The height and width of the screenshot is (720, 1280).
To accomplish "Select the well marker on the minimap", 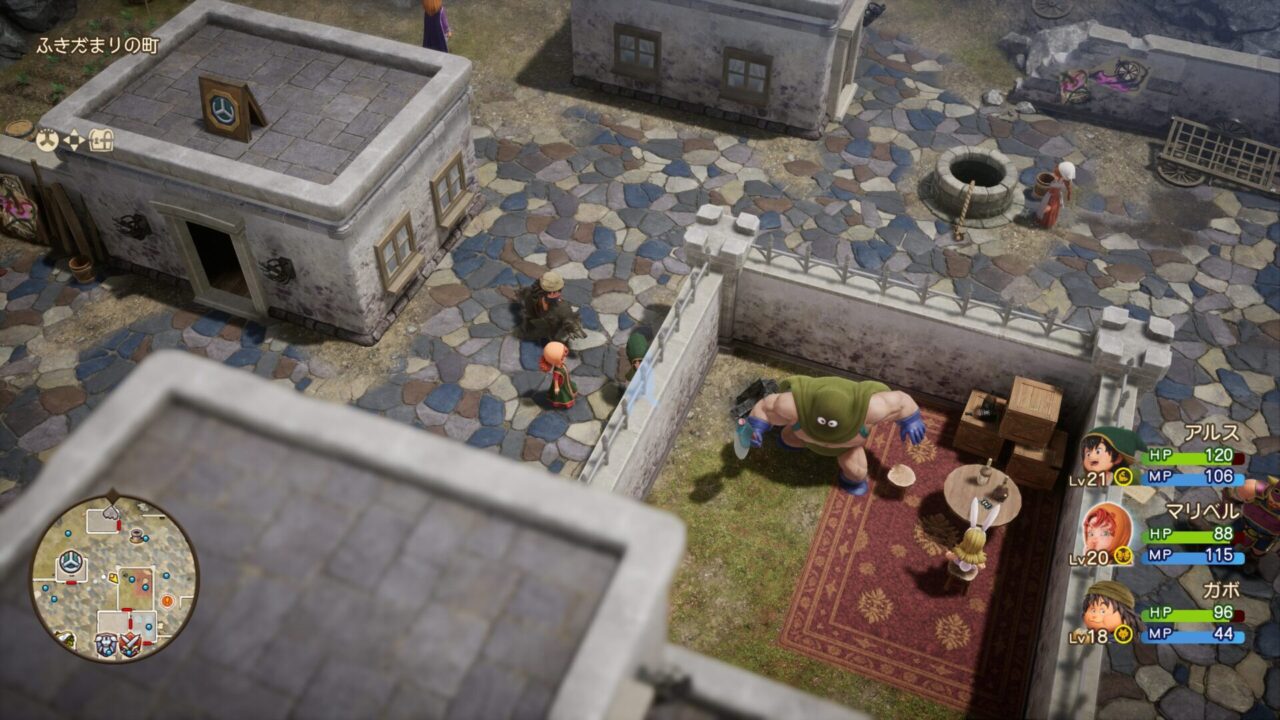I will click(x=137, y=536).
